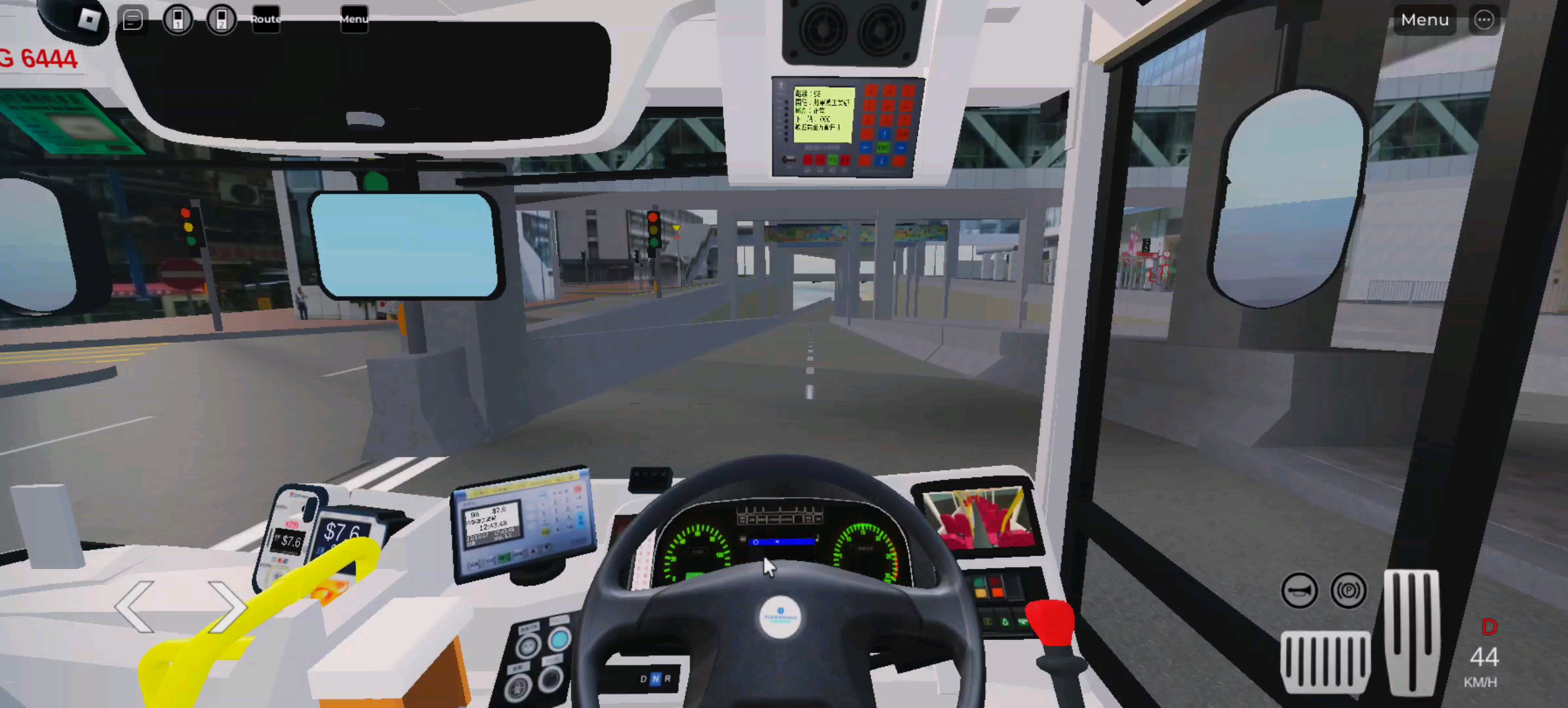This screenshot has height=708, width=1568.
Task: Open the three-dot options menu
Action: [x=1483, y=20]
